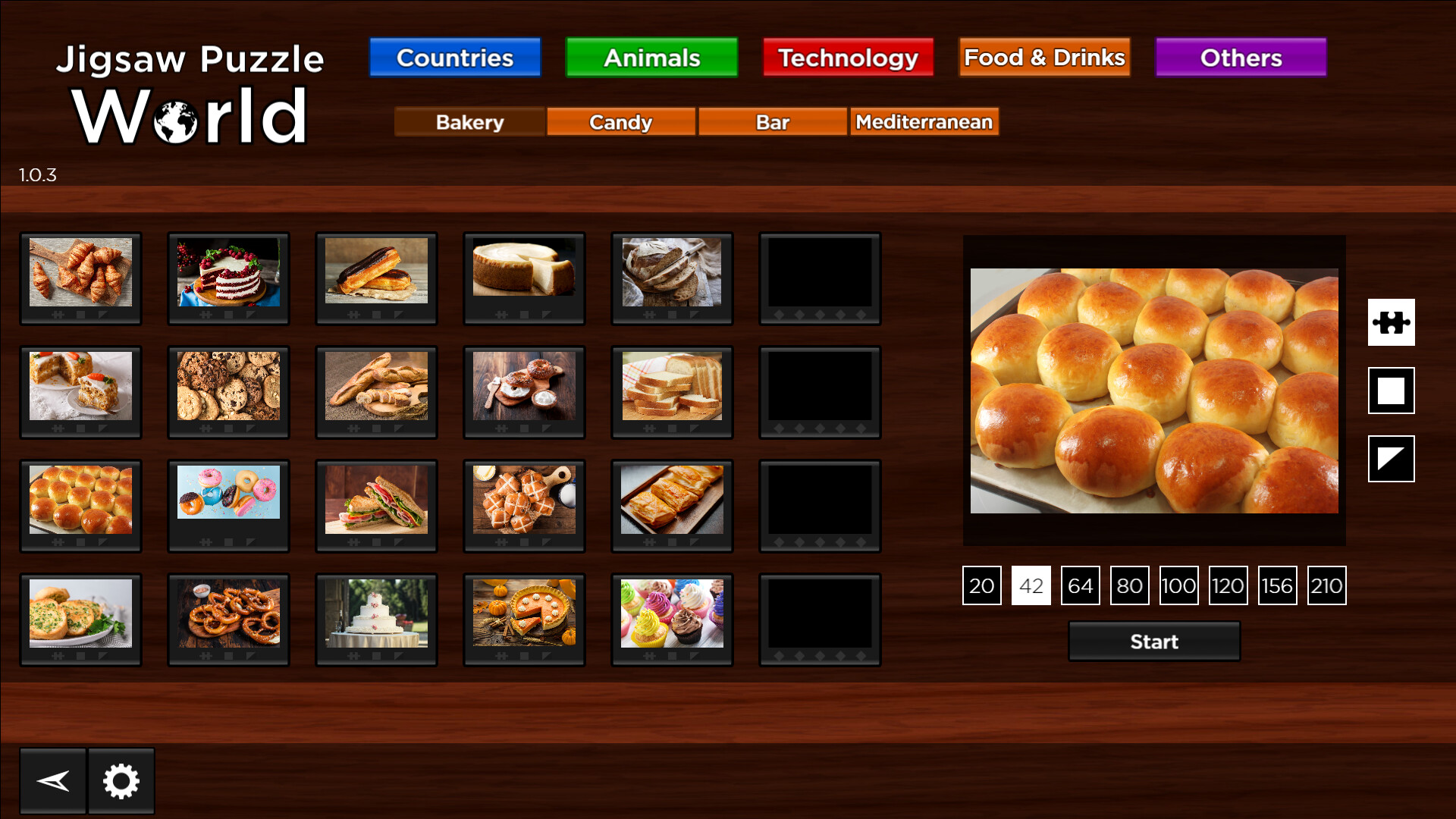Viewport: 1456px width, 819px height.
Task: Select the 210 piece count option
Action: tap(1326, 585)
